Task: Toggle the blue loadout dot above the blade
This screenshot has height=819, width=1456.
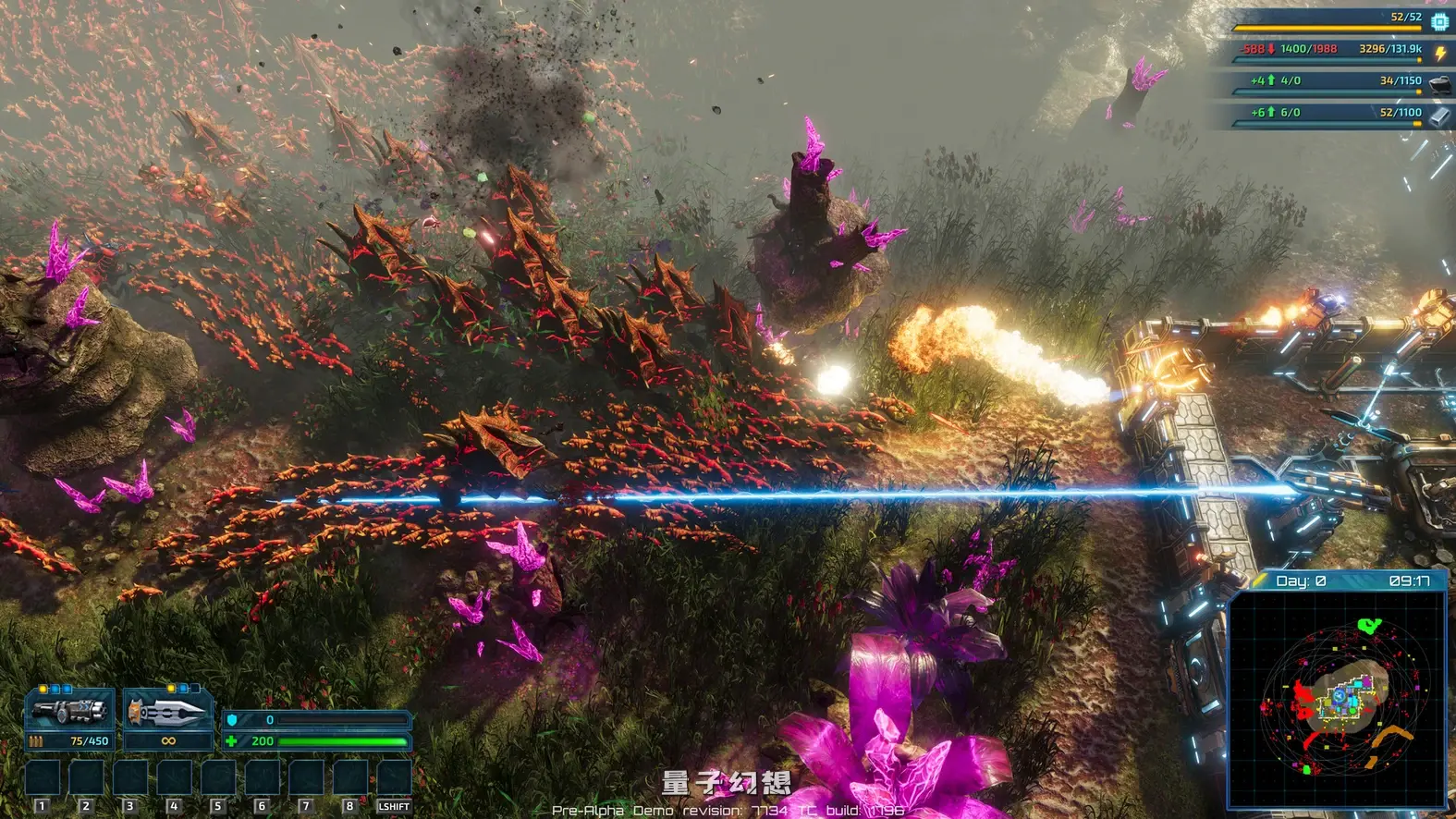Action: (x=183, y=687)
